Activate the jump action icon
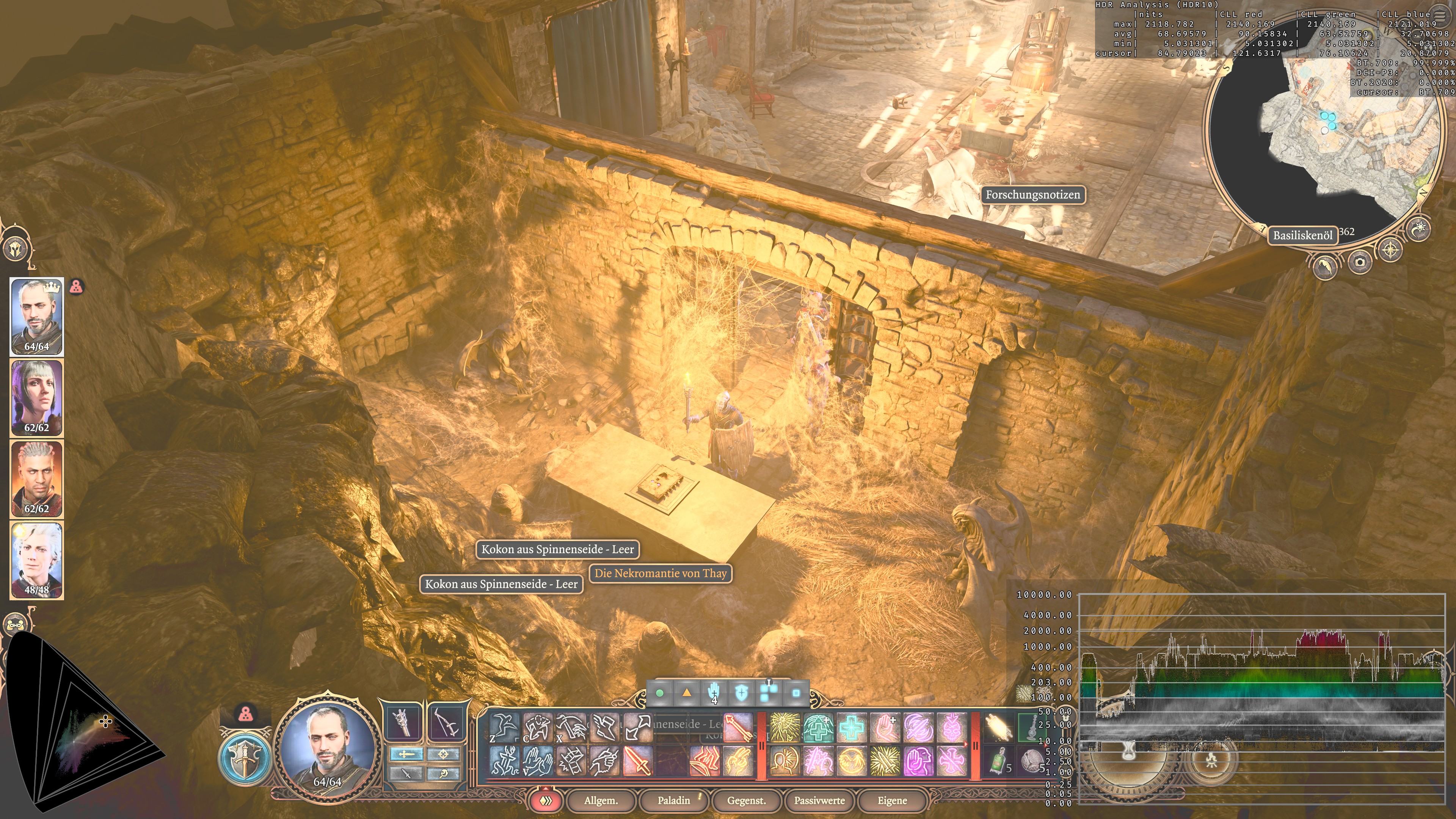The width and height of the screenshot is (1456, 819). [x=504, y=727]
